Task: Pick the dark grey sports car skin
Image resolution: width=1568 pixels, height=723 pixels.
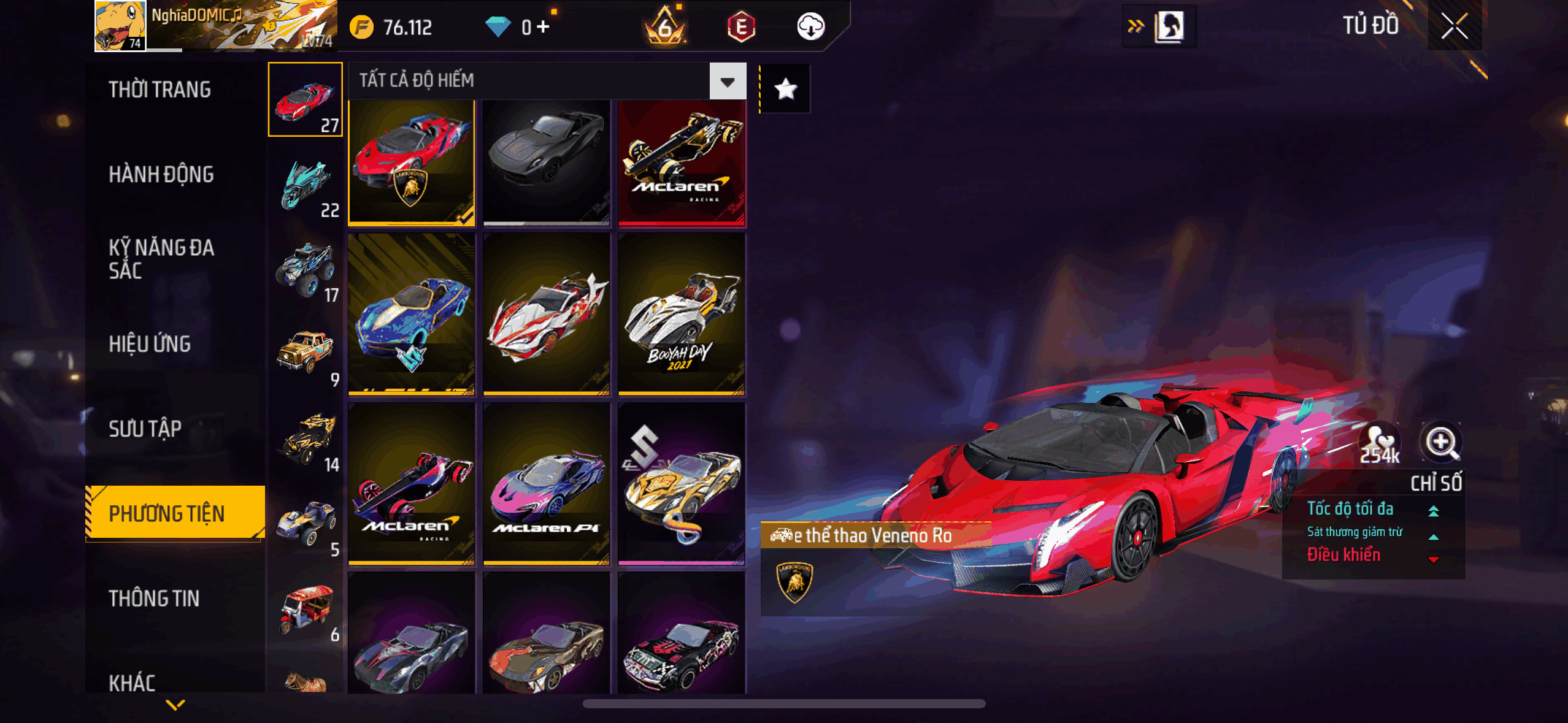Action: pyautogui.click(x=547, y=163)
